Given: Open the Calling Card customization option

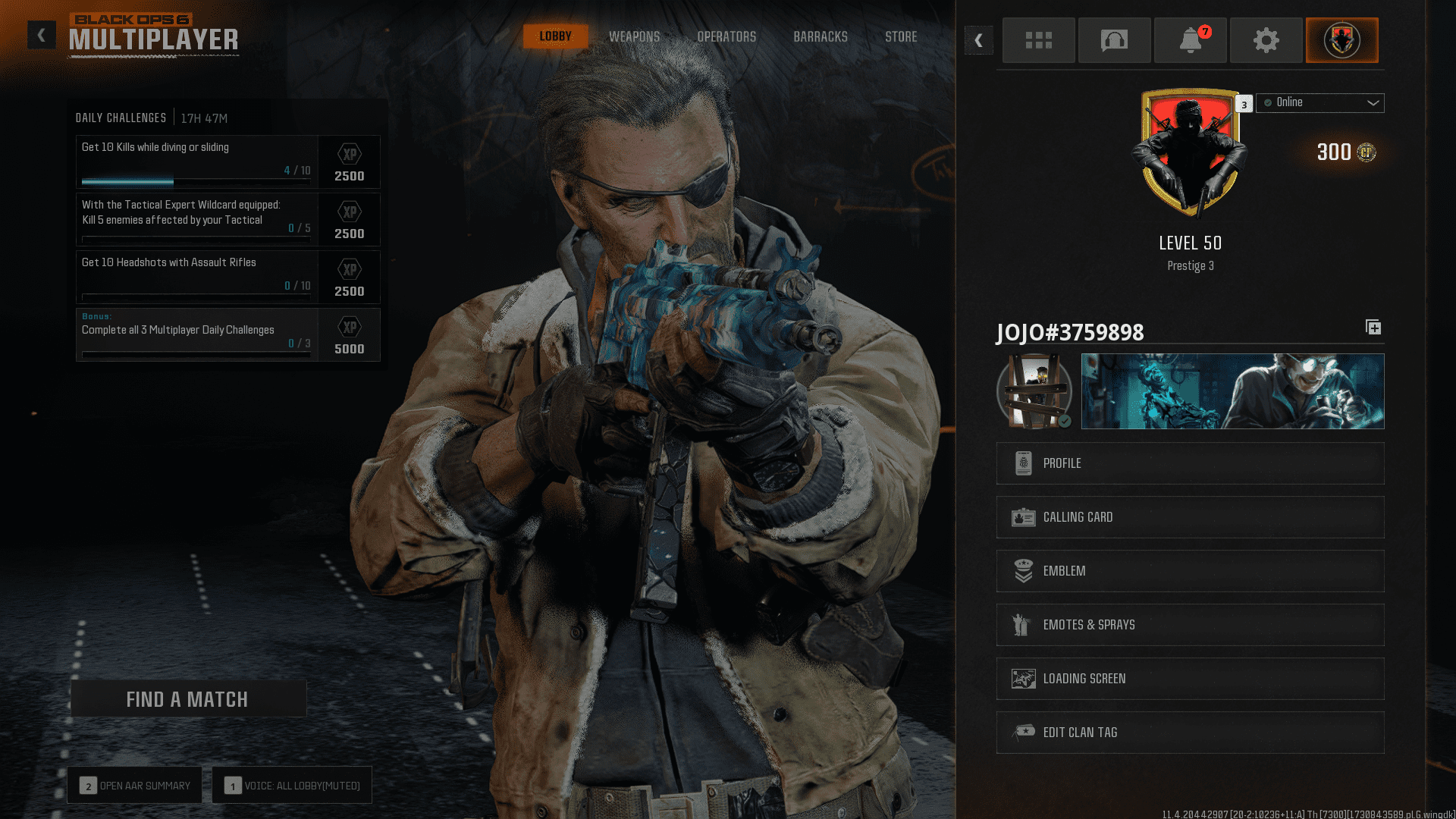Looking at the screenshot, I should click(1189, 517).
